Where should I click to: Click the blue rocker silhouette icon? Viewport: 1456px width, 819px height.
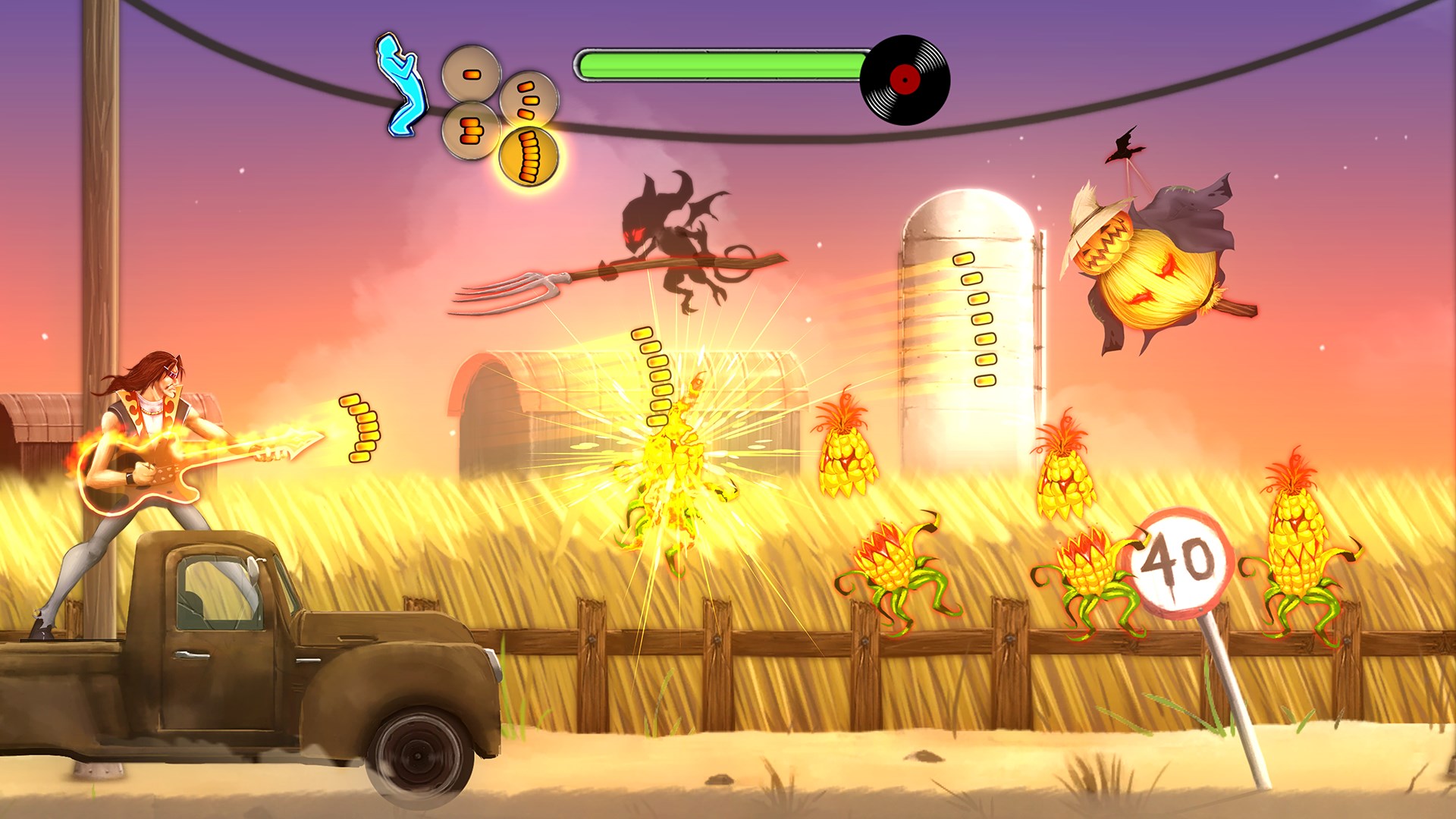400,85
